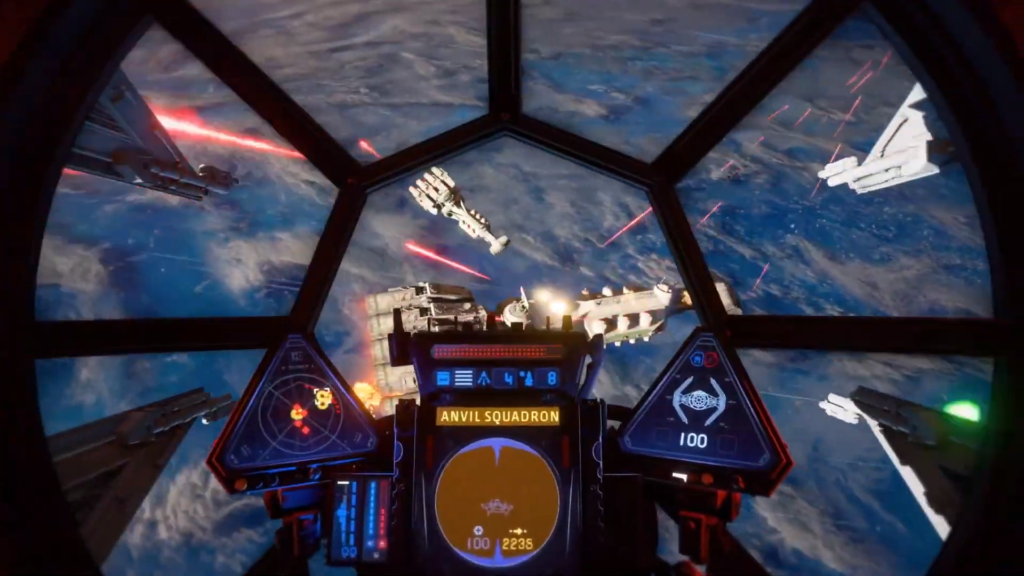Select the Anvil Squadron target label

click(497, 416)
